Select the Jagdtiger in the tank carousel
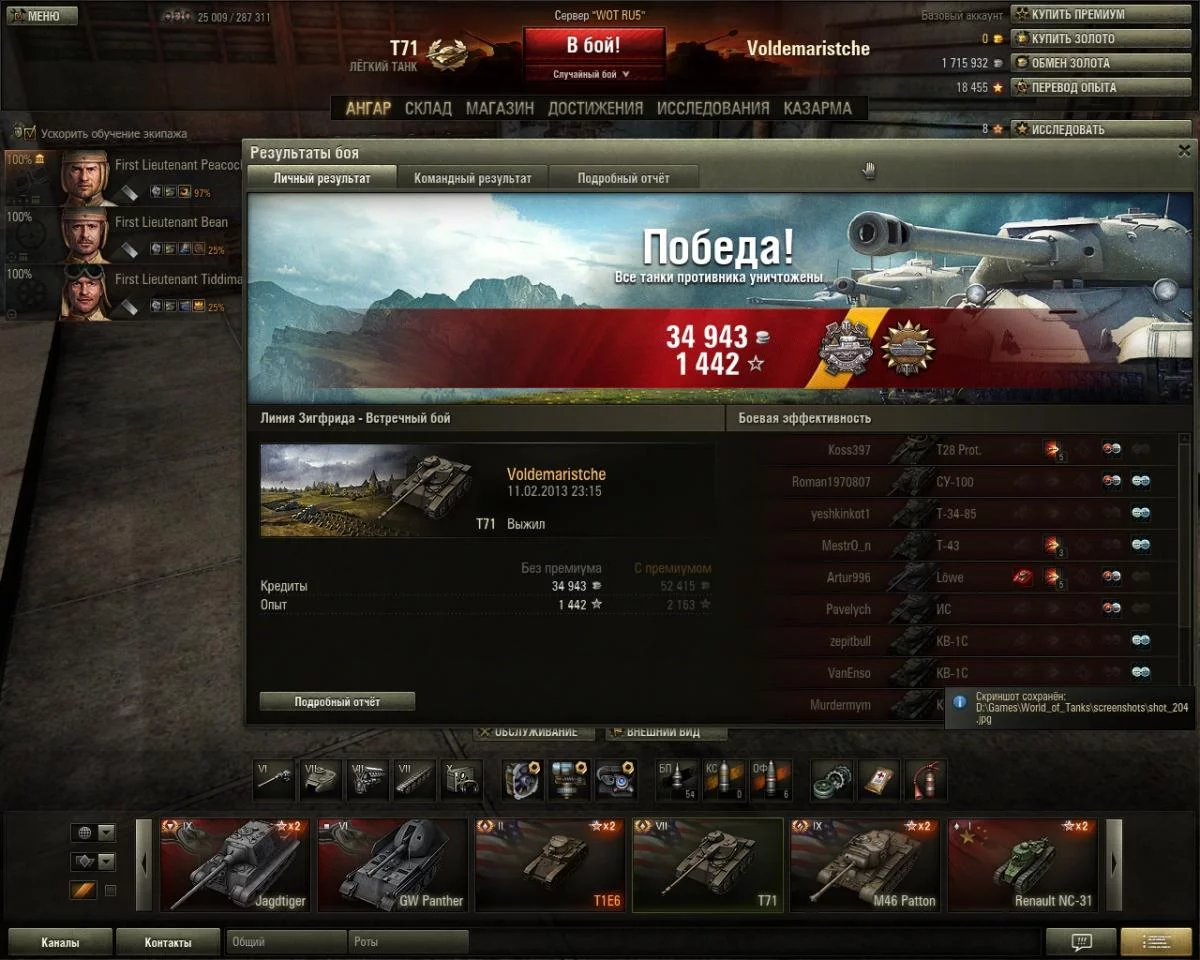 (x=234, y=865)
